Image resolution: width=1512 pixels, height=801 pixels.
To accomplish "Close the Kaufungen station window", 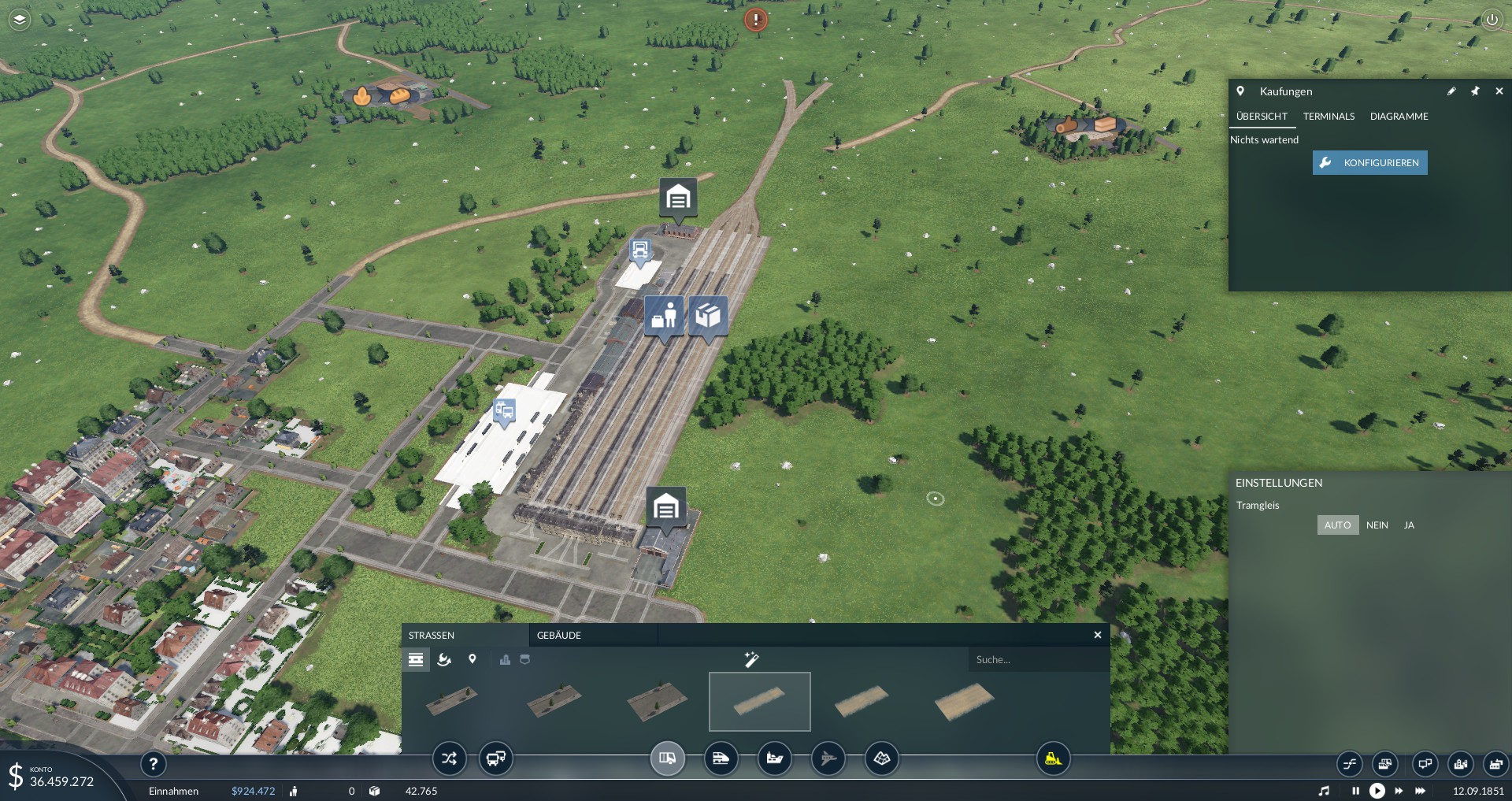I will [x=1499, y=91].
